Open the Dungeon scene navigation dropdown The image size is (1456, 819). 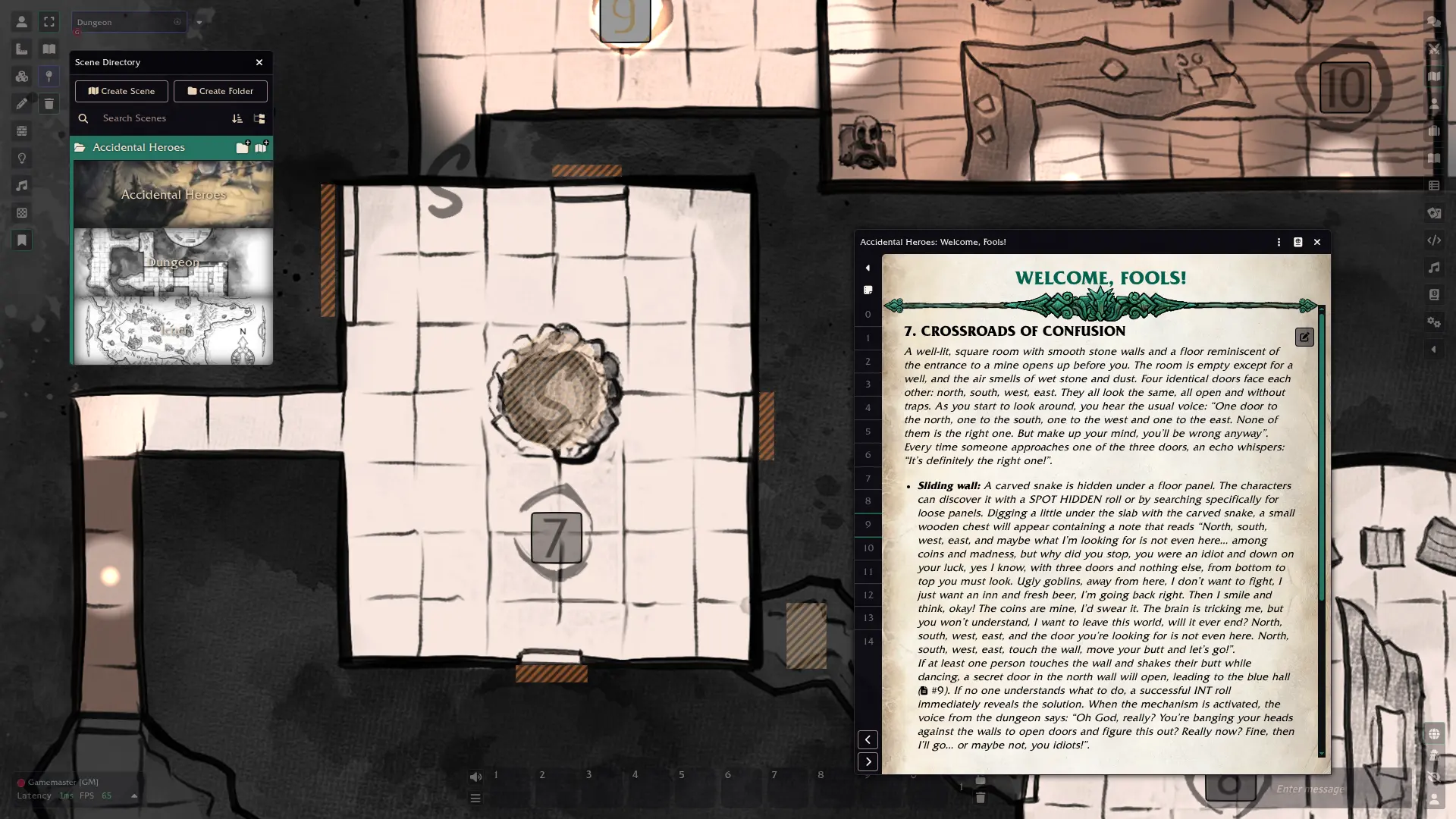(x=199, y=22)
